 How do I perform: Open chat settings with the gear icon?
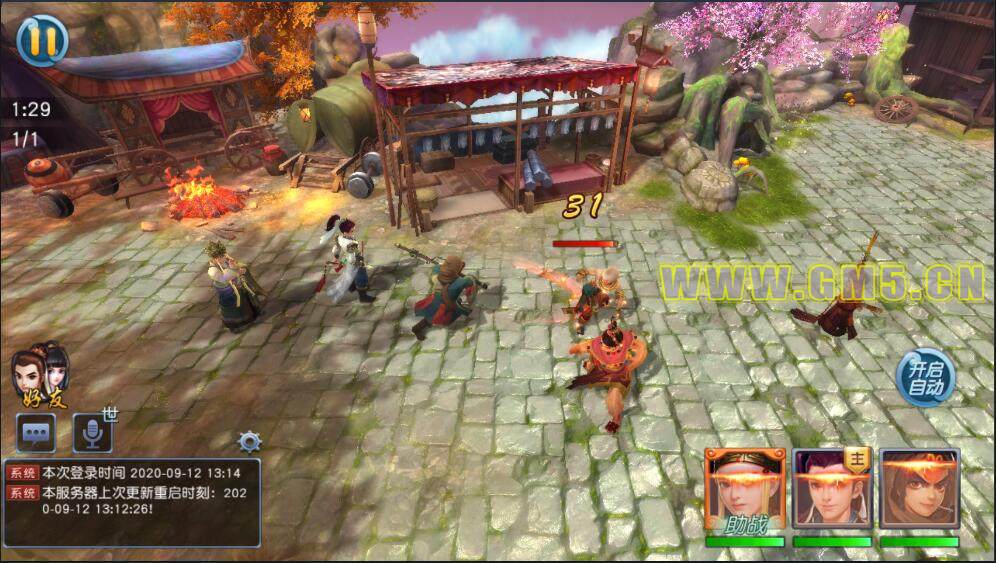coord(249,441)
